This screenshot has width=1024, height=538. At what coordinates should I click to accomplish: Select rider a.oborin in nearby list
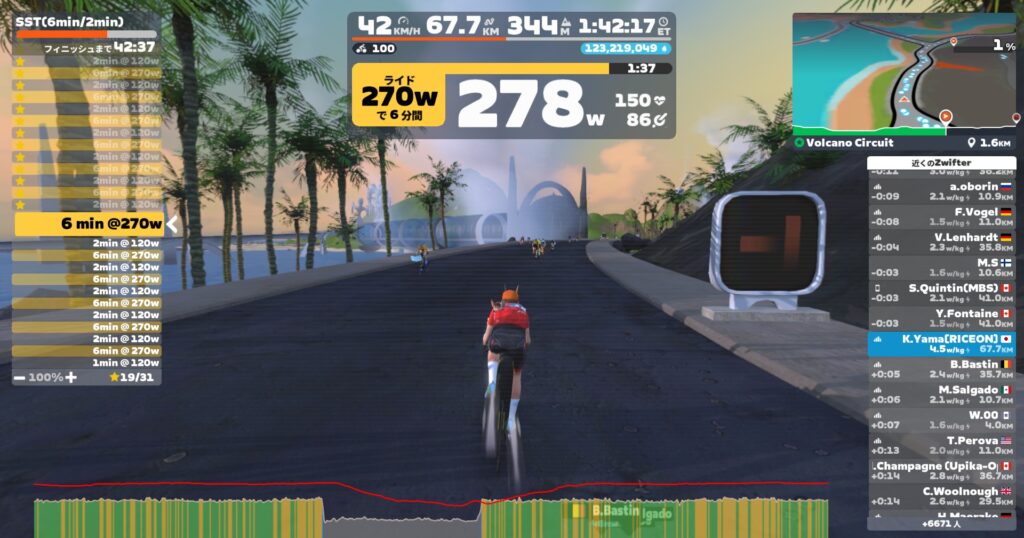[x=941, y=190]
